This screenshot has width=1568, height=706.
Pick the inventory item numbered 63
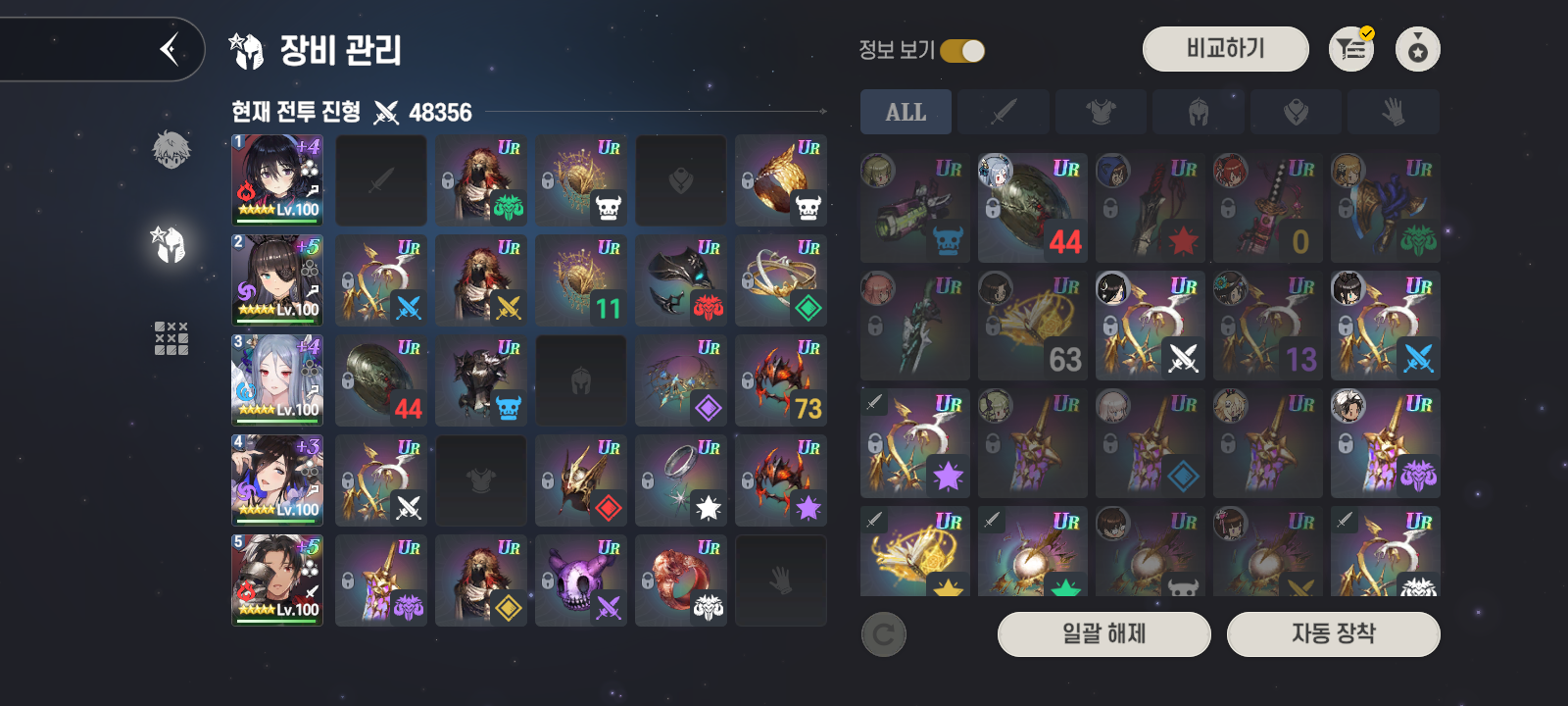coord(1033,326)
